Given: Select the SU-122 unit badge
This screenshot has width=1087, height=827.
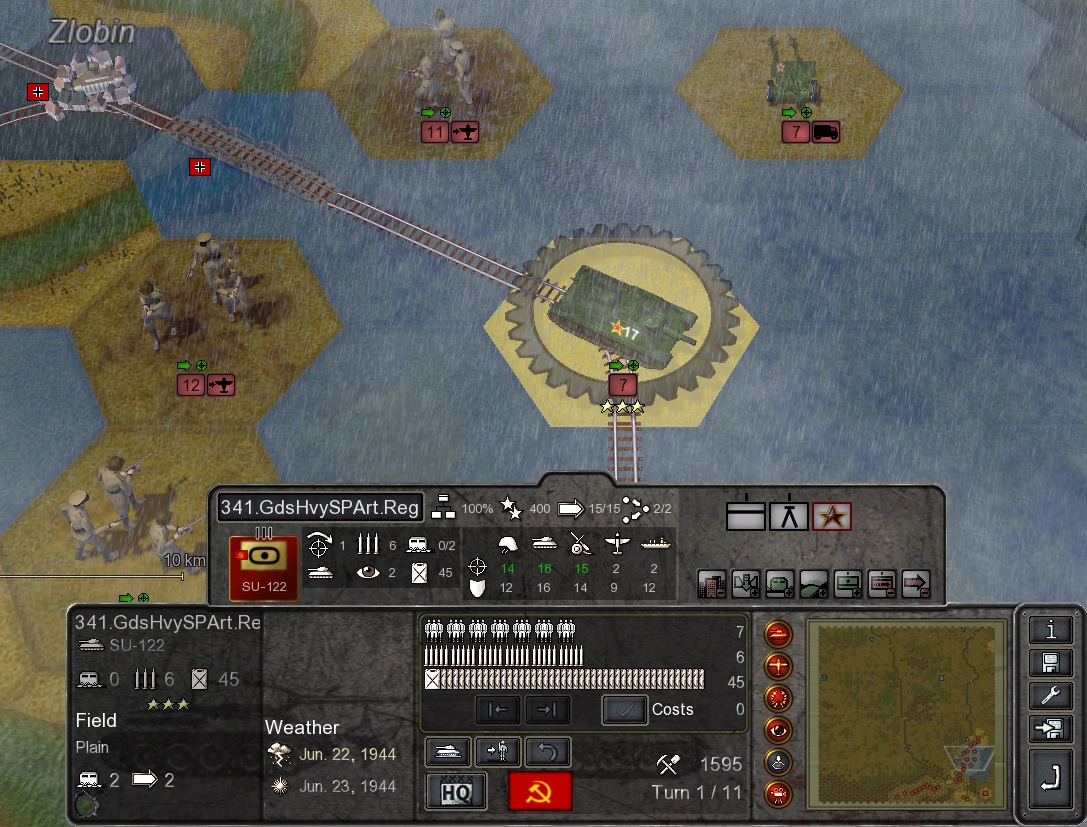Looking at the screenshot, I should click(x=264, y=568).
